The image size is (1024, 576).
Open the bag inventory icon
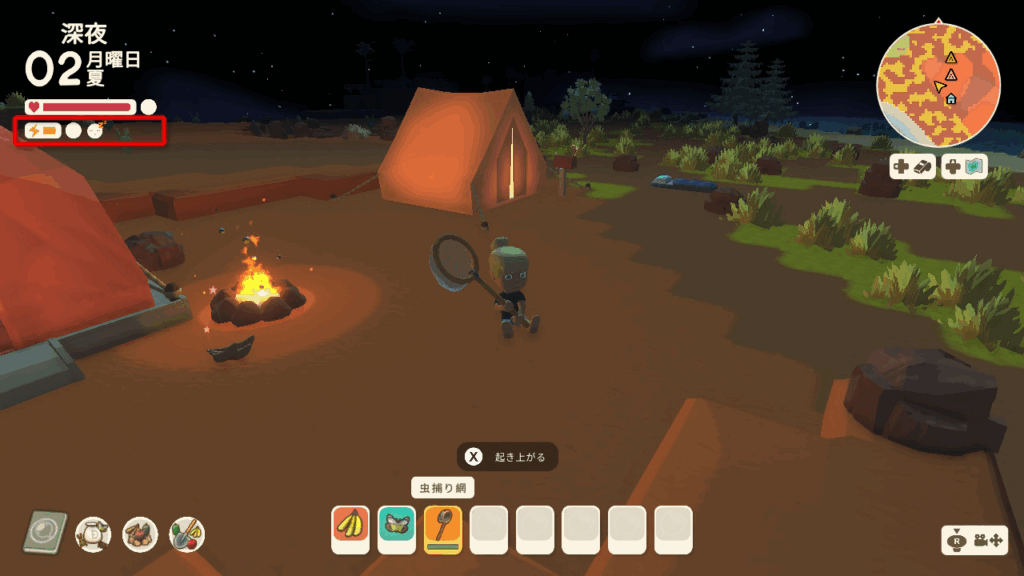point(140,534)
